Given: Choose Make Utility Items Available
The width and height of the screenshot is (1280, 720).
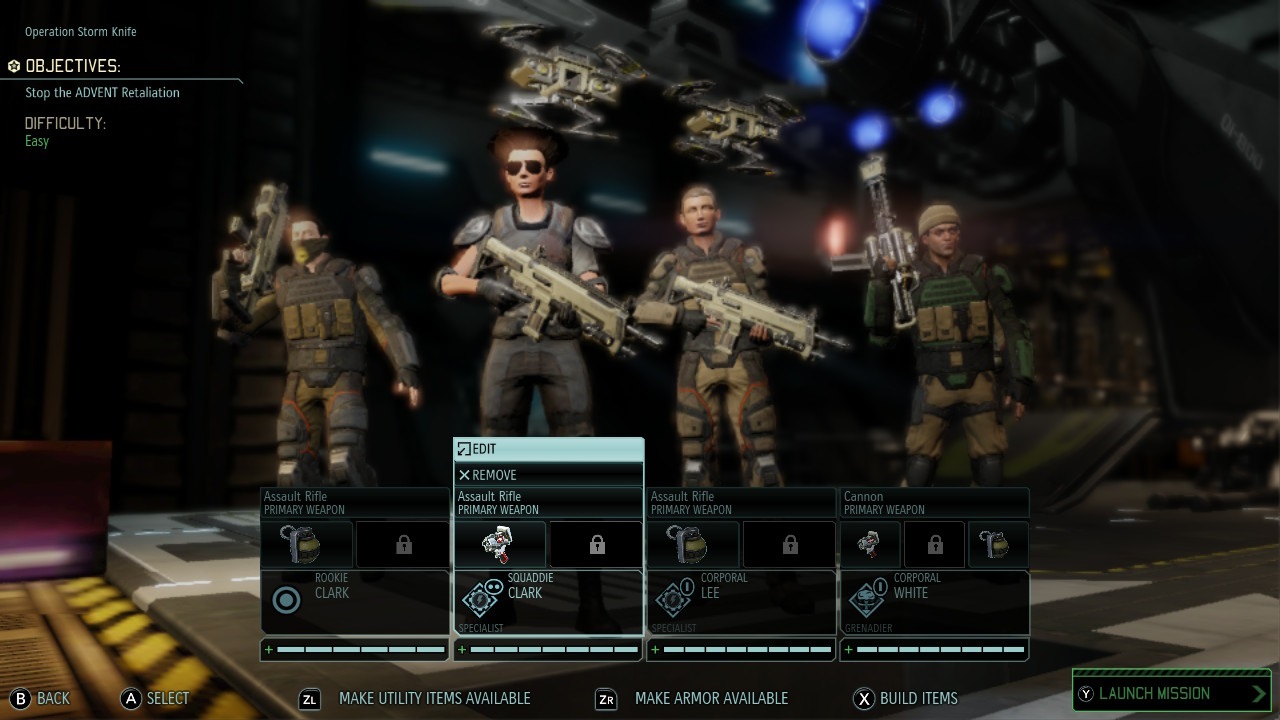Looking at the screenshot, I should coord(416,698).
